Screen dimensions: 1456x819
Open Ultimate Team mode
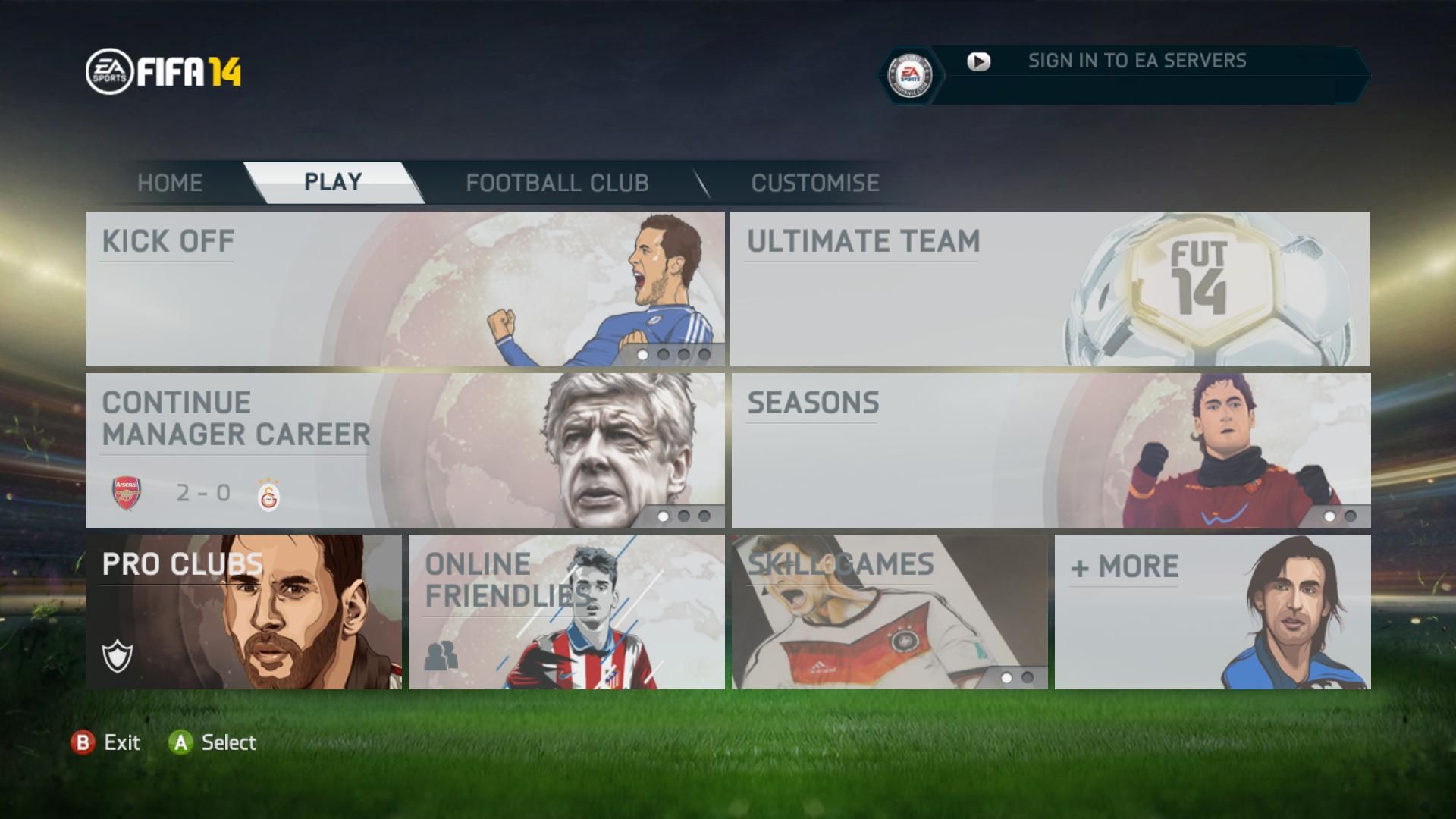click(x=1050, y=289)
